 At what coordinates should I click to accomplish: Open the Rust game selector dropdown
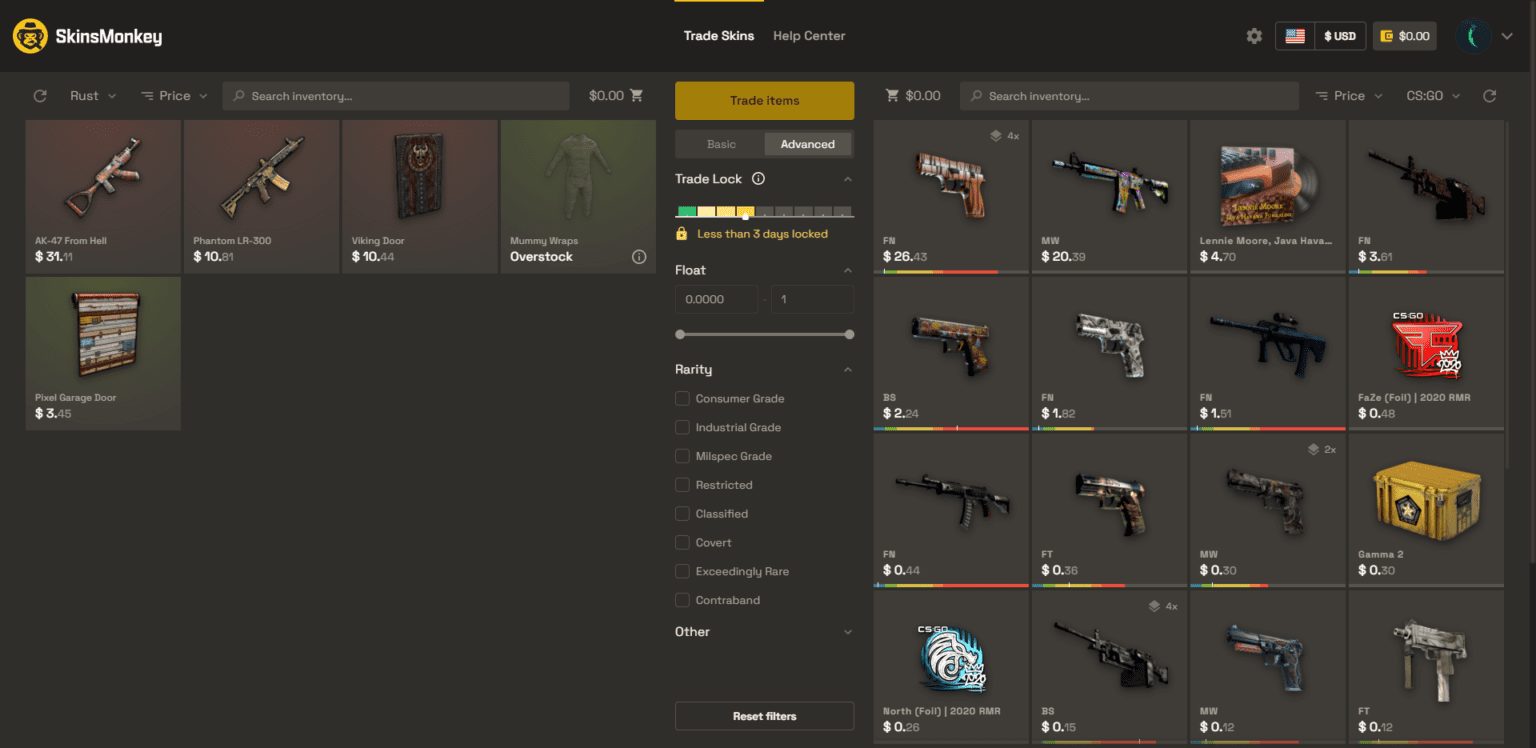pos(90,95)
